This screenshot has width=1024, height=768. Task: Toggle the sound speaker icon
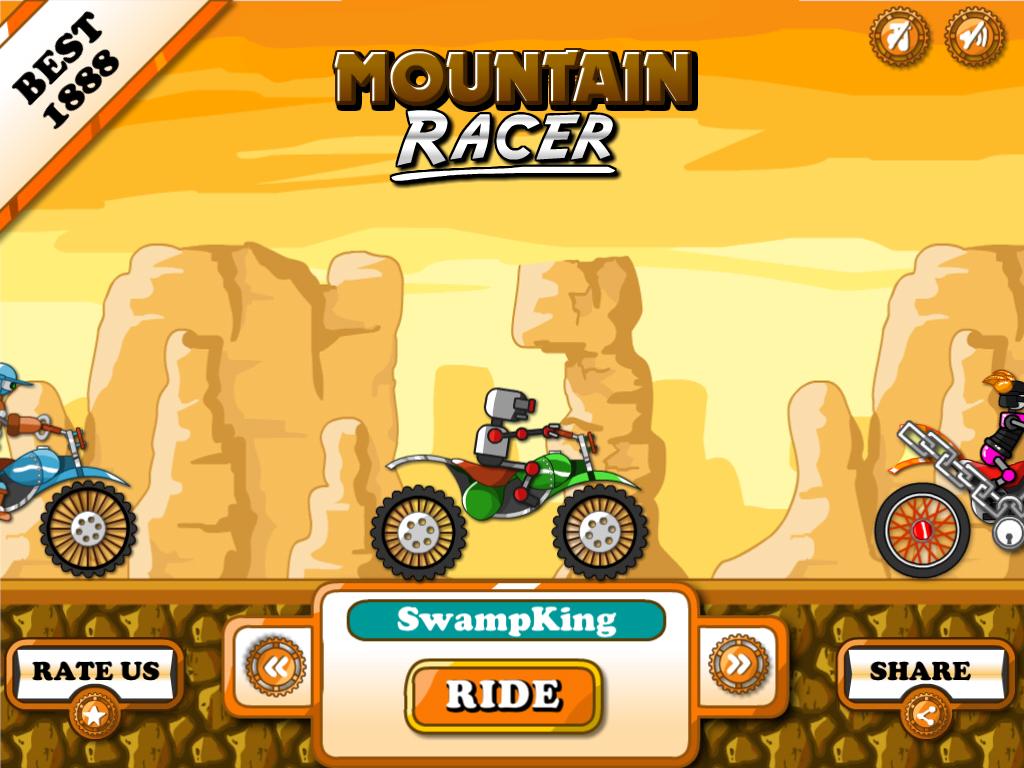pos(974,38)
